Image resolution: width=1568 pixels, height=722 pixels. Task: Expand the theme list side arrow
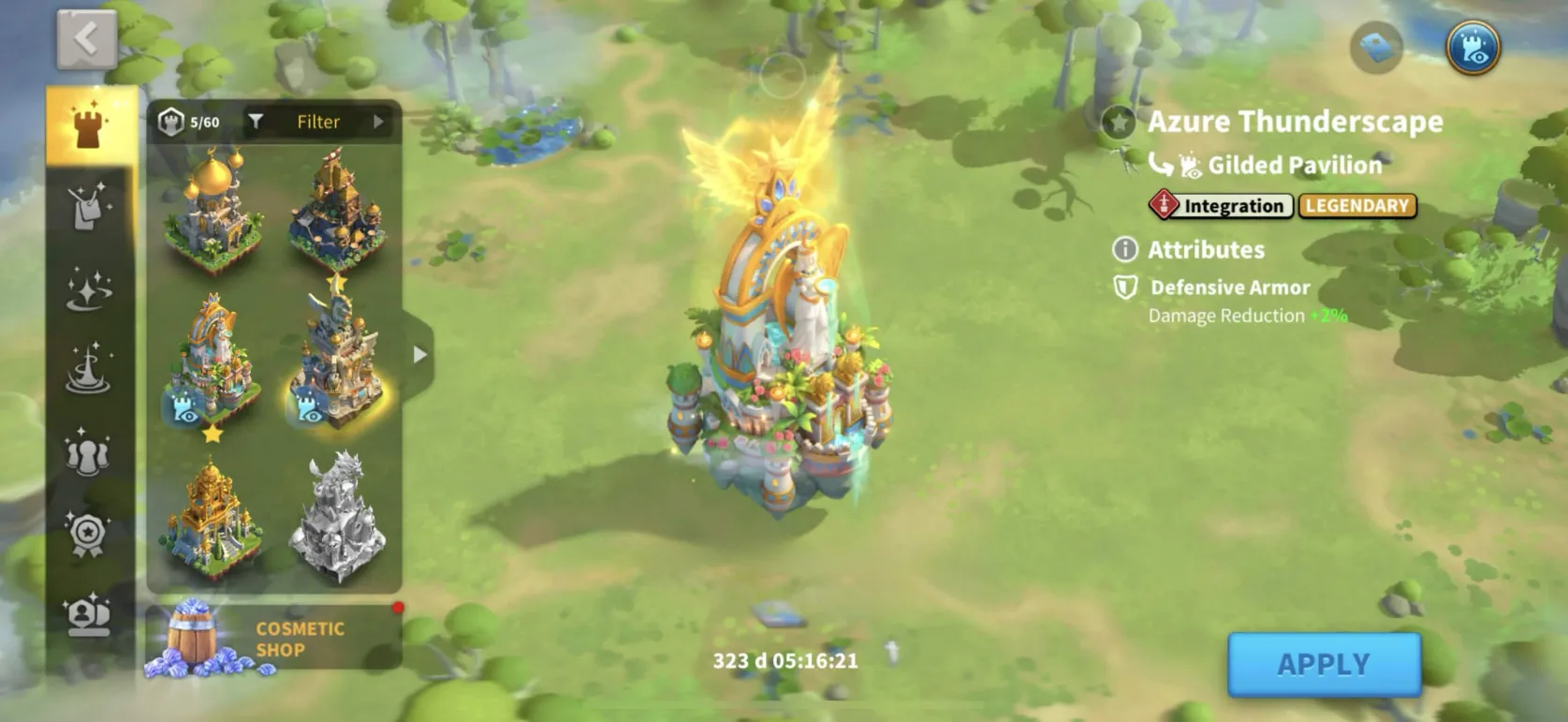419,354
